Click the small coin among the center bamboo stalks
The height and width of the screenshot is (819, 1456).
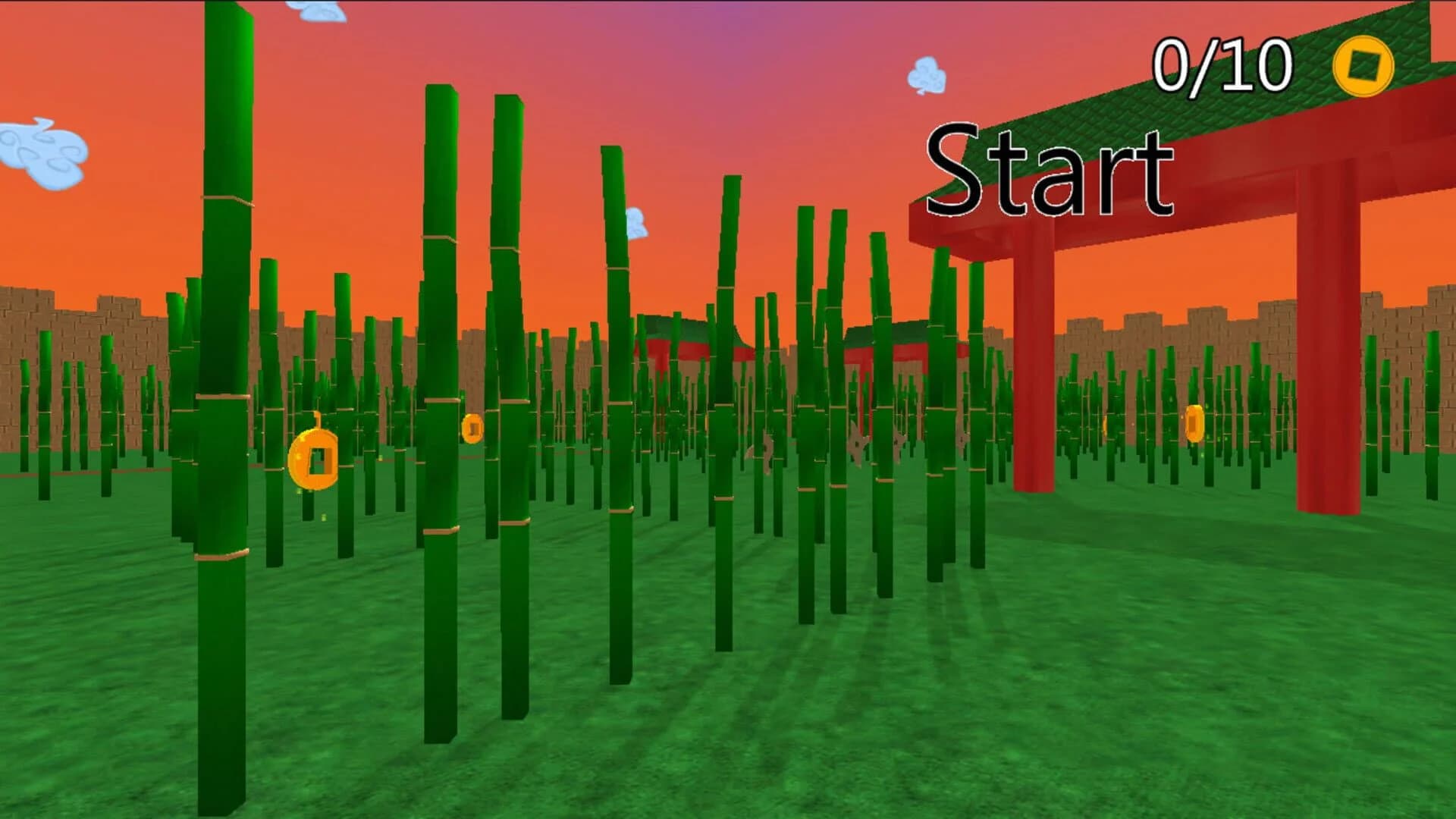(x=474, y=429)
